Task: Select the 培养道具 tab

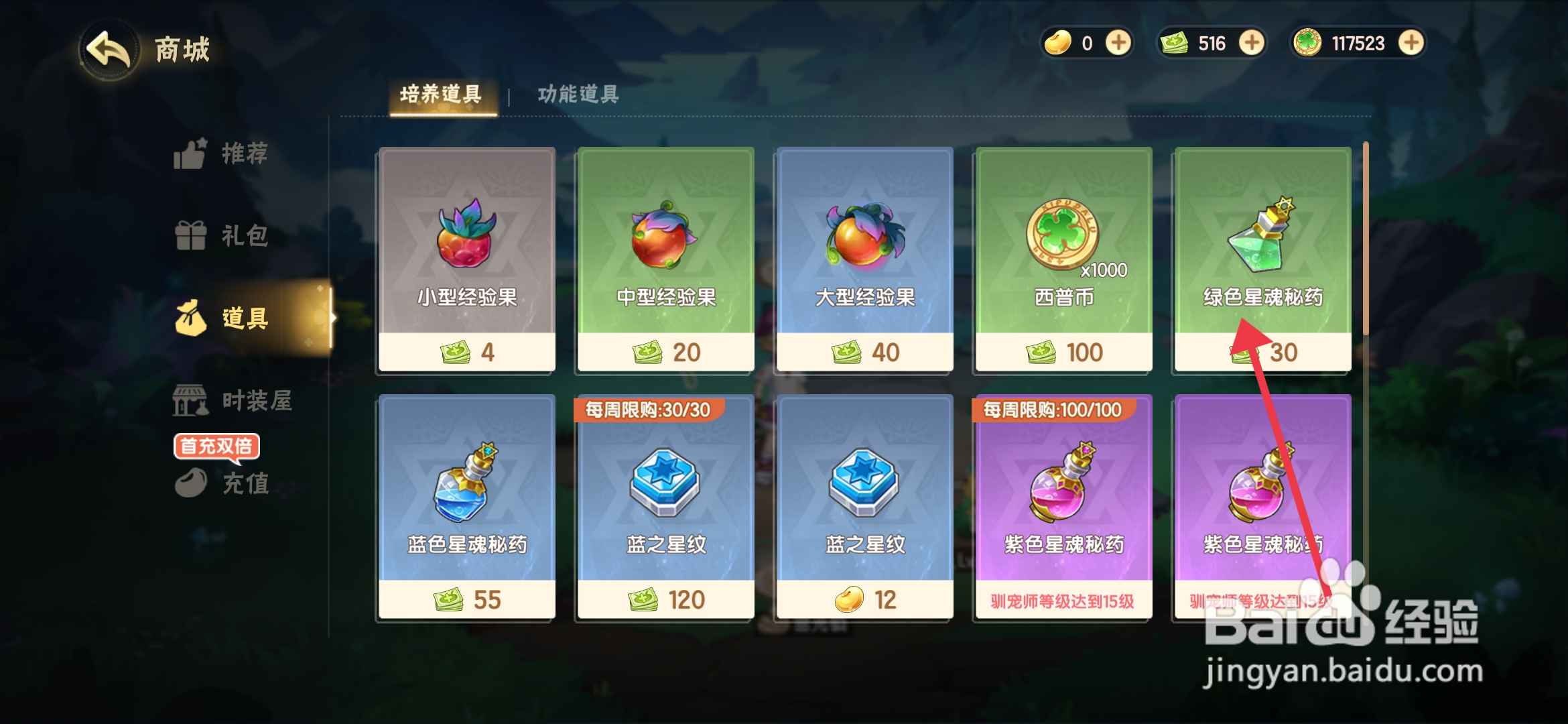Action: (x=442, y=95)
